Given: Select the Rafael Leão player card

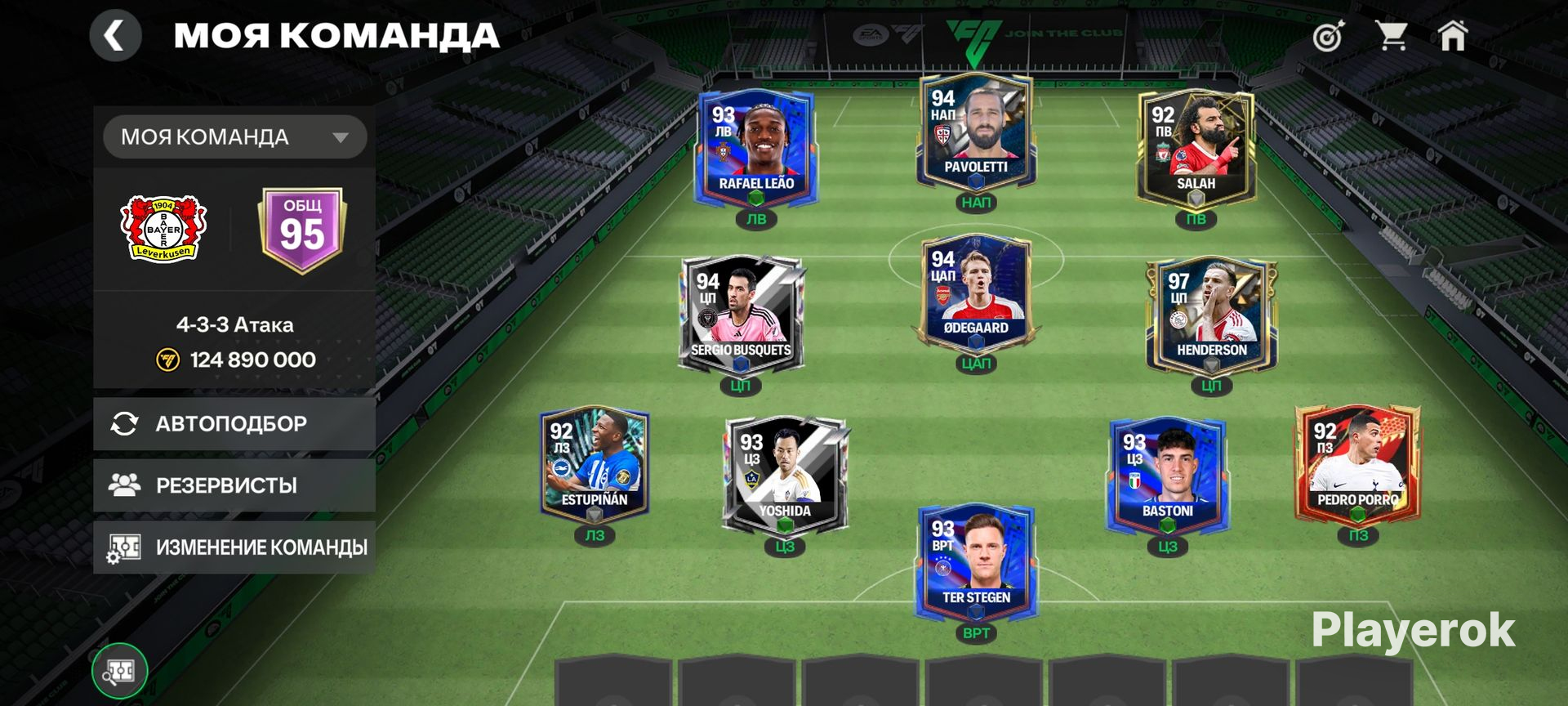Looking at the screenshot, I should (755, 147).
